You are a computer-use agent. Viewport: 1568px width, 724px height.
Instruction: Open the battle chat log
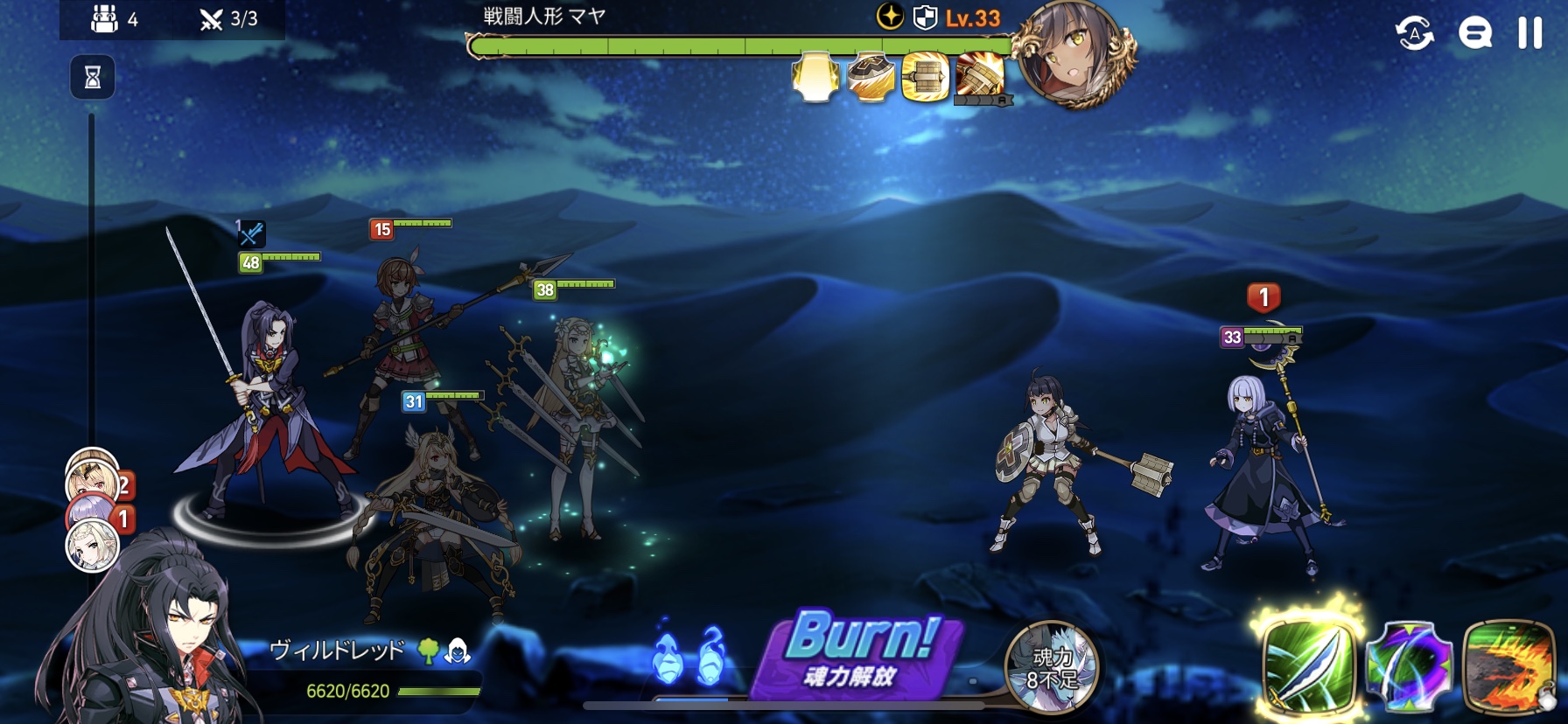tap(1474, 33)
